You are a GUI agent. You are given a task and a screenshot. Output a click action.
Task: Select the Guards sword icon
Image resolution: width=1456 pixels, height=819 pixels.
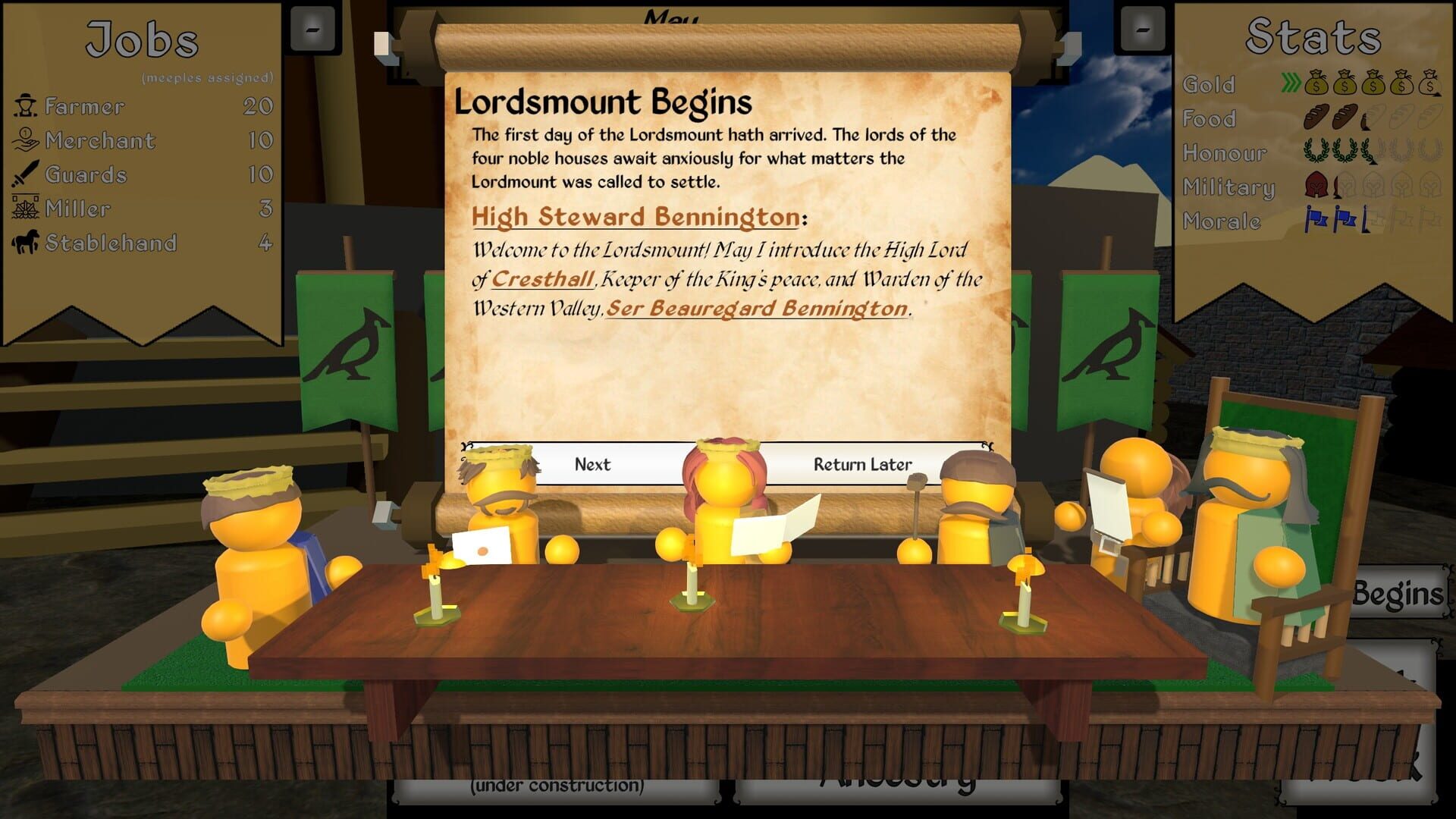point(25,174)
